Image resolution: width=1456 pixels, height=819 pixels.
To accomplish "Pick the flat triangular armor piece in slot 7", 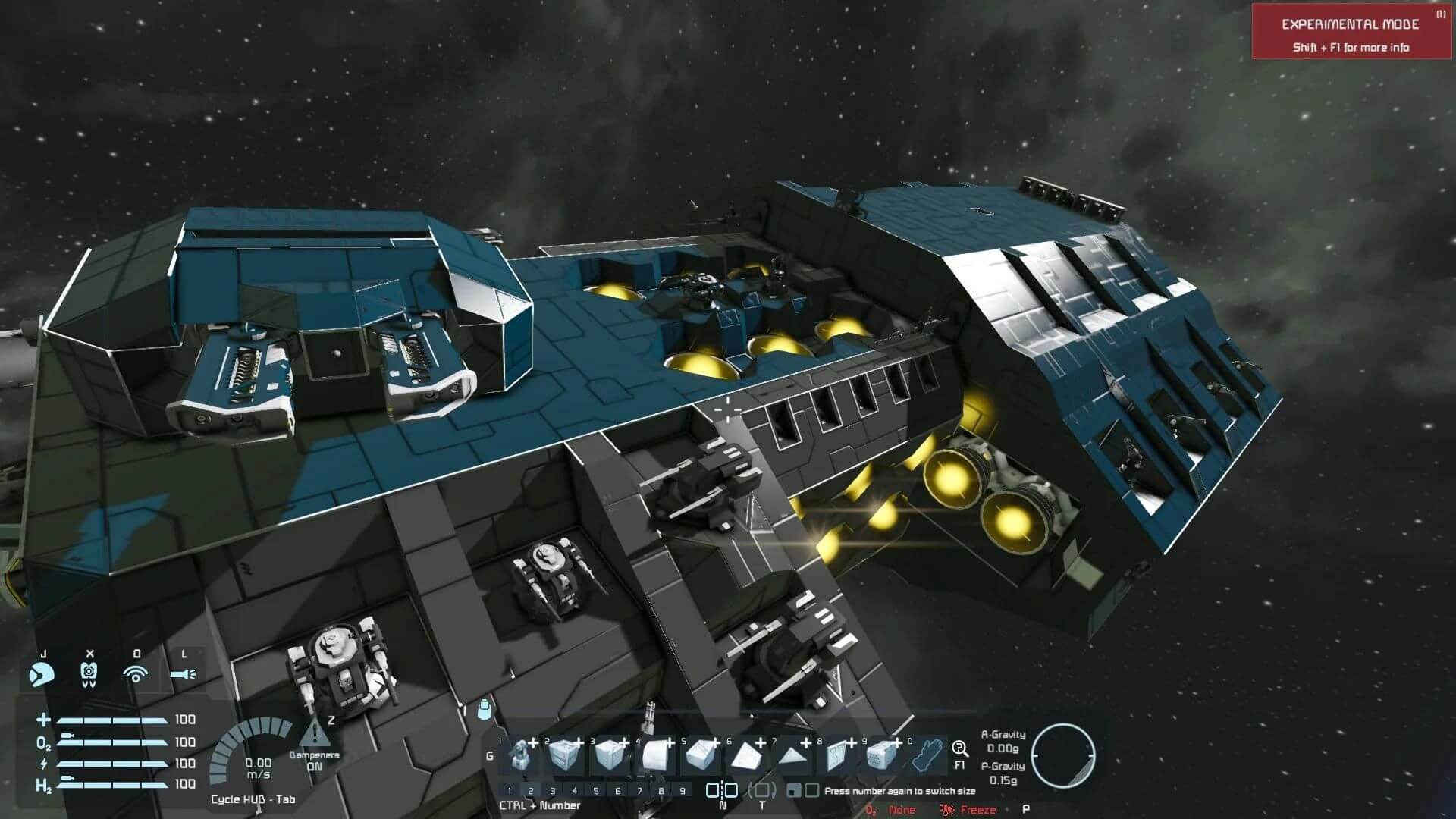I will click(x=791, y=755).
